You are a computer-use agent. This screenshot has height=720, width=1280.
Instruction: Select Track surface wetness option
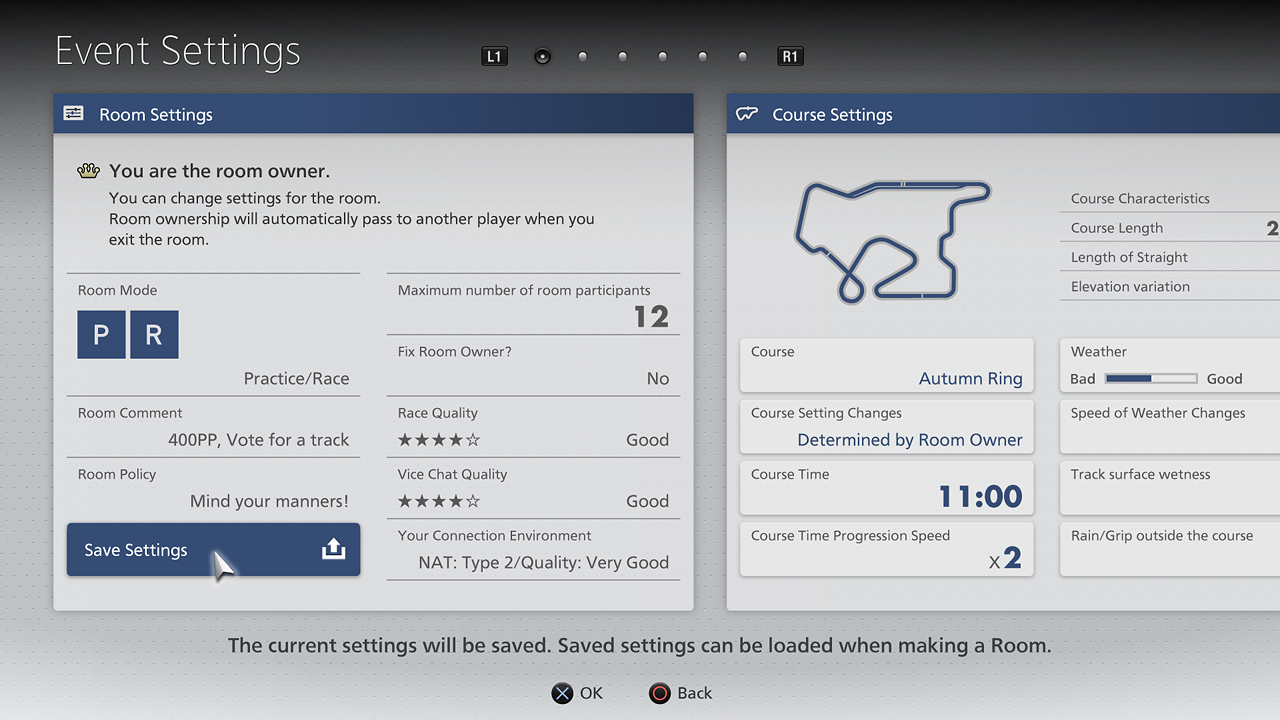[1170, 488]
